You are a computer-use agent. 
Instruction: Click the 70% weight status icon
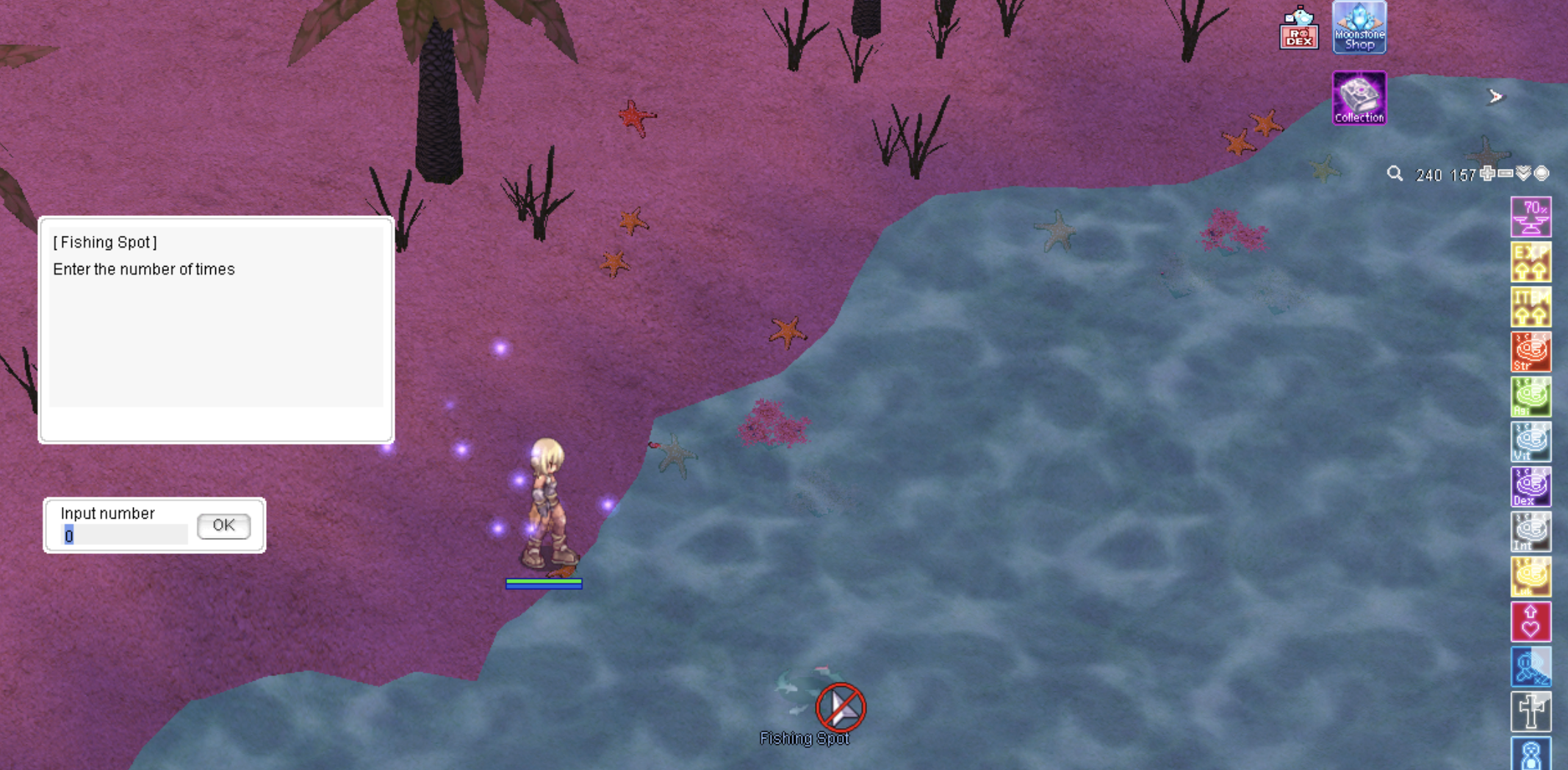coord(1531,217)
